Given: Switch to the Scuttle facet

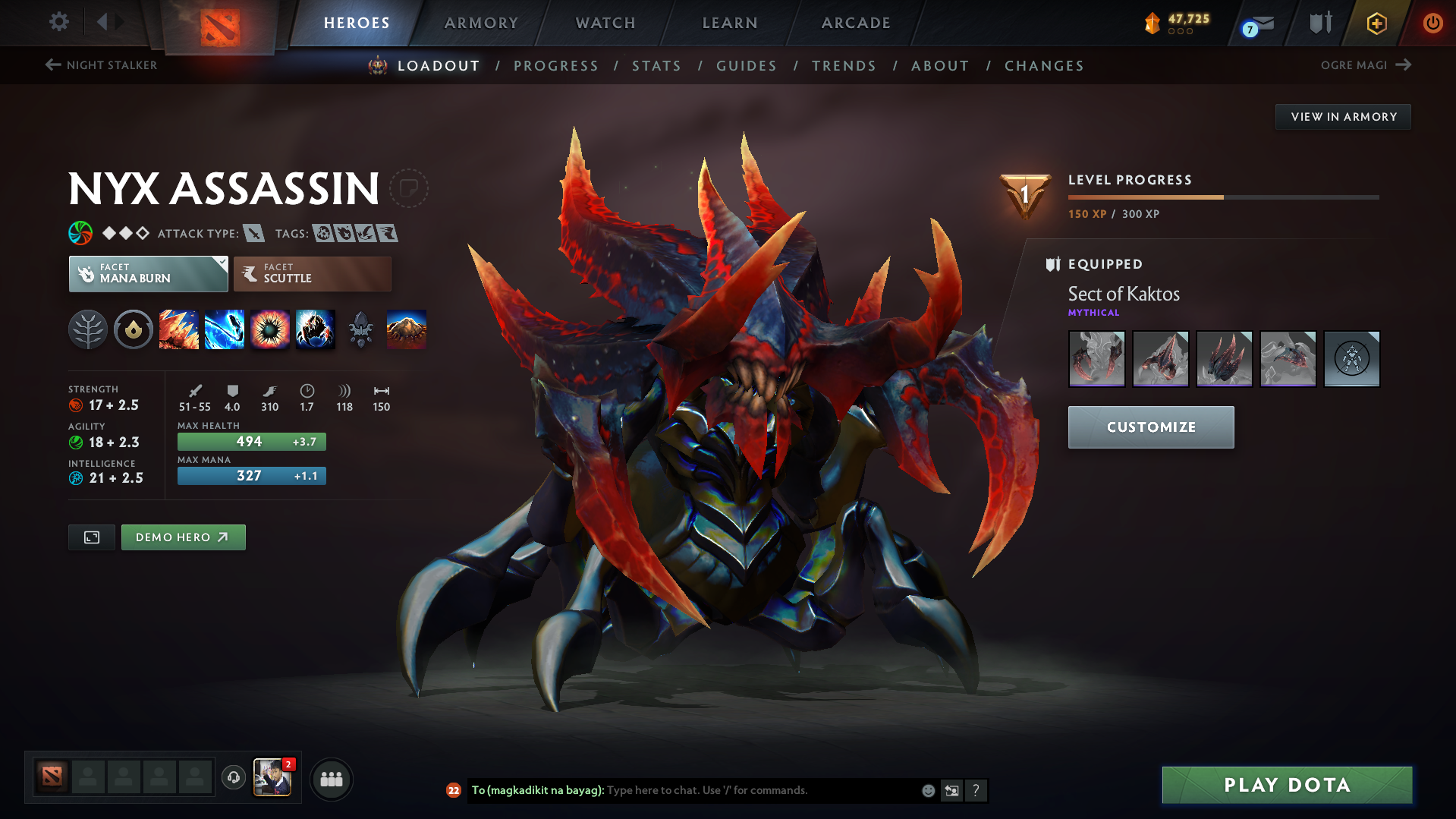Looking at the screenshot, I should (x=312, y=273).
